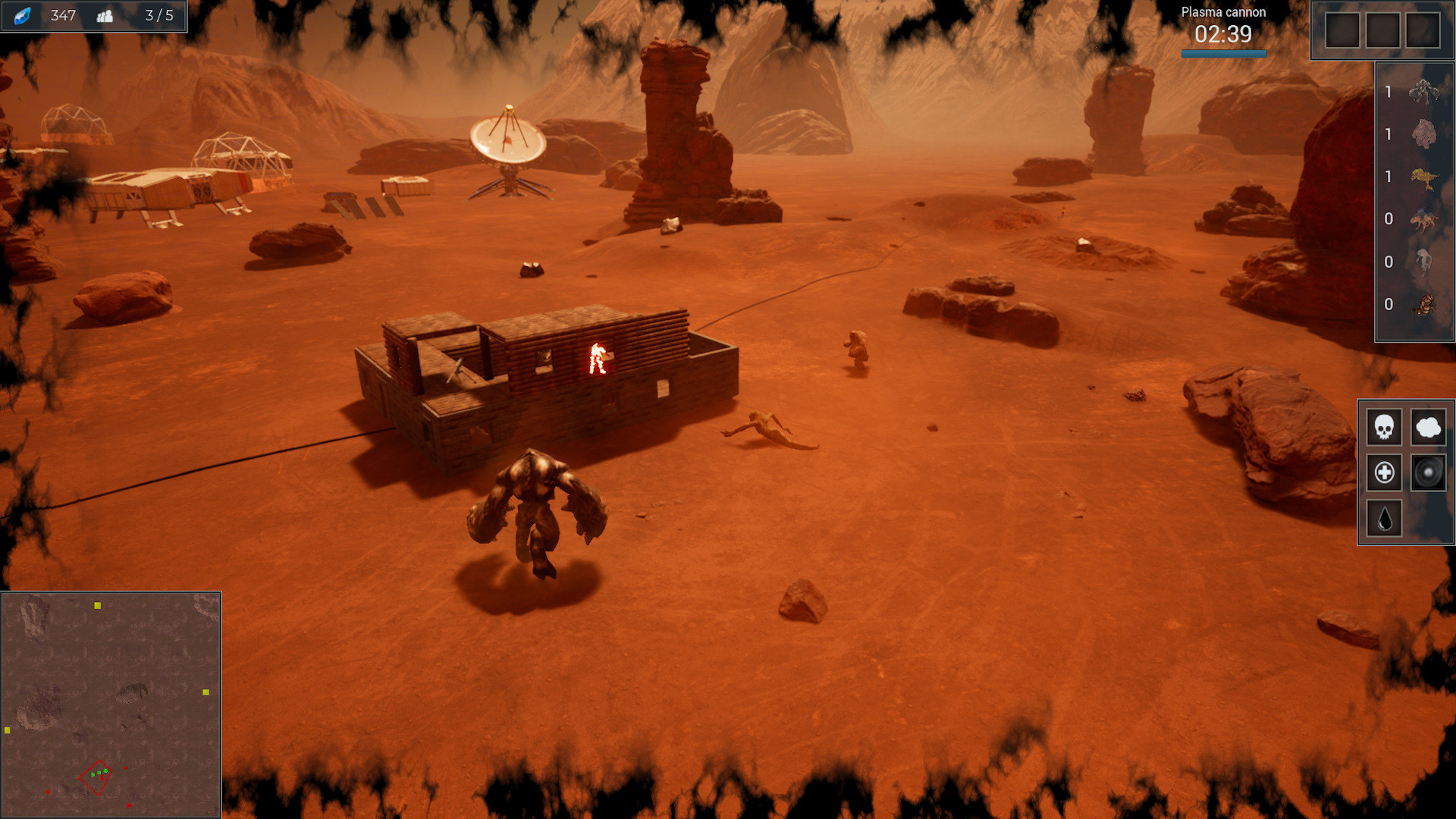
Task: Select the gray golem unit in sidebar
Action: tap(1424, 93)
